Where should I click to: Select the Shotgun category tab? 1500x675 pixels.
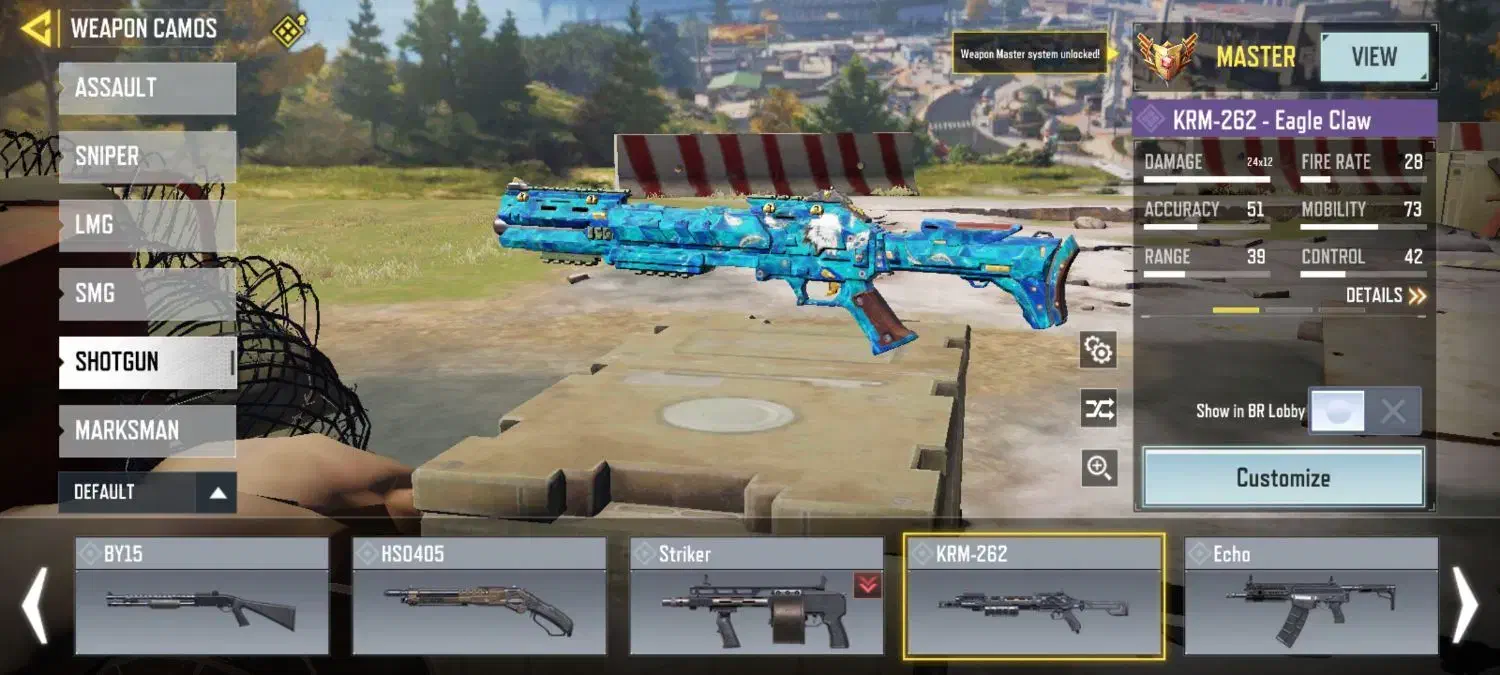point(147,362)
